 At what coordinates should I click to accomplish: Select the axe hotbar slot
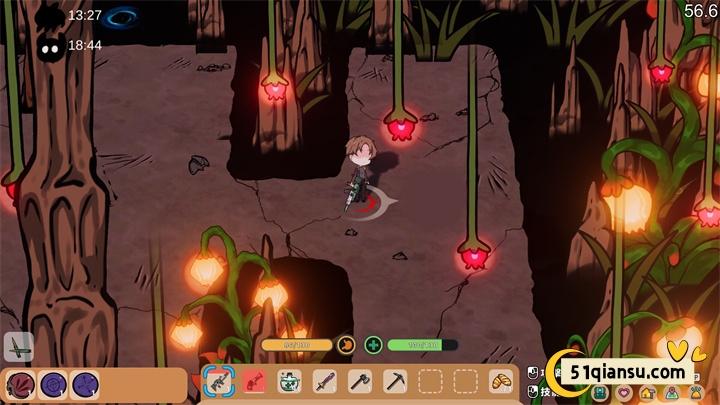click(360, 381)
